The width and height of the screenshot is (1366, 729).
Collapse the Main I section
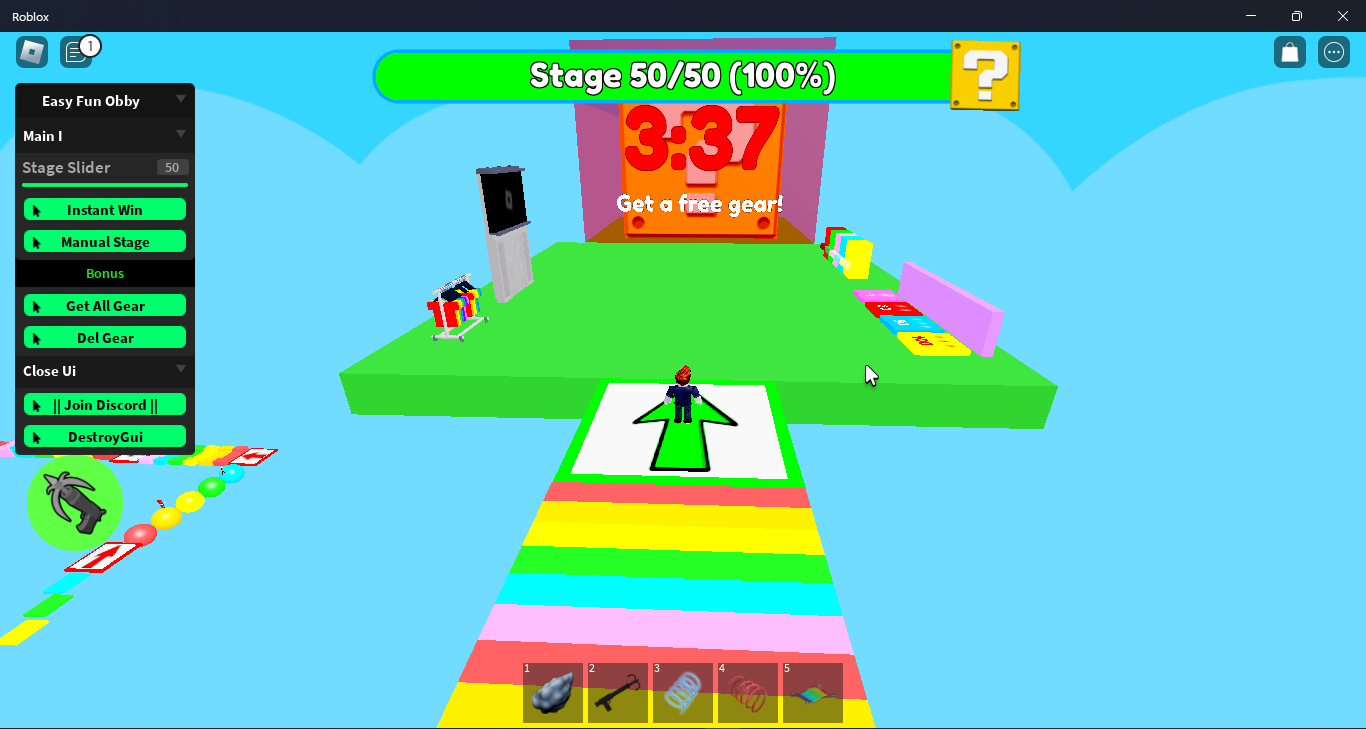[x=181, y=134]
